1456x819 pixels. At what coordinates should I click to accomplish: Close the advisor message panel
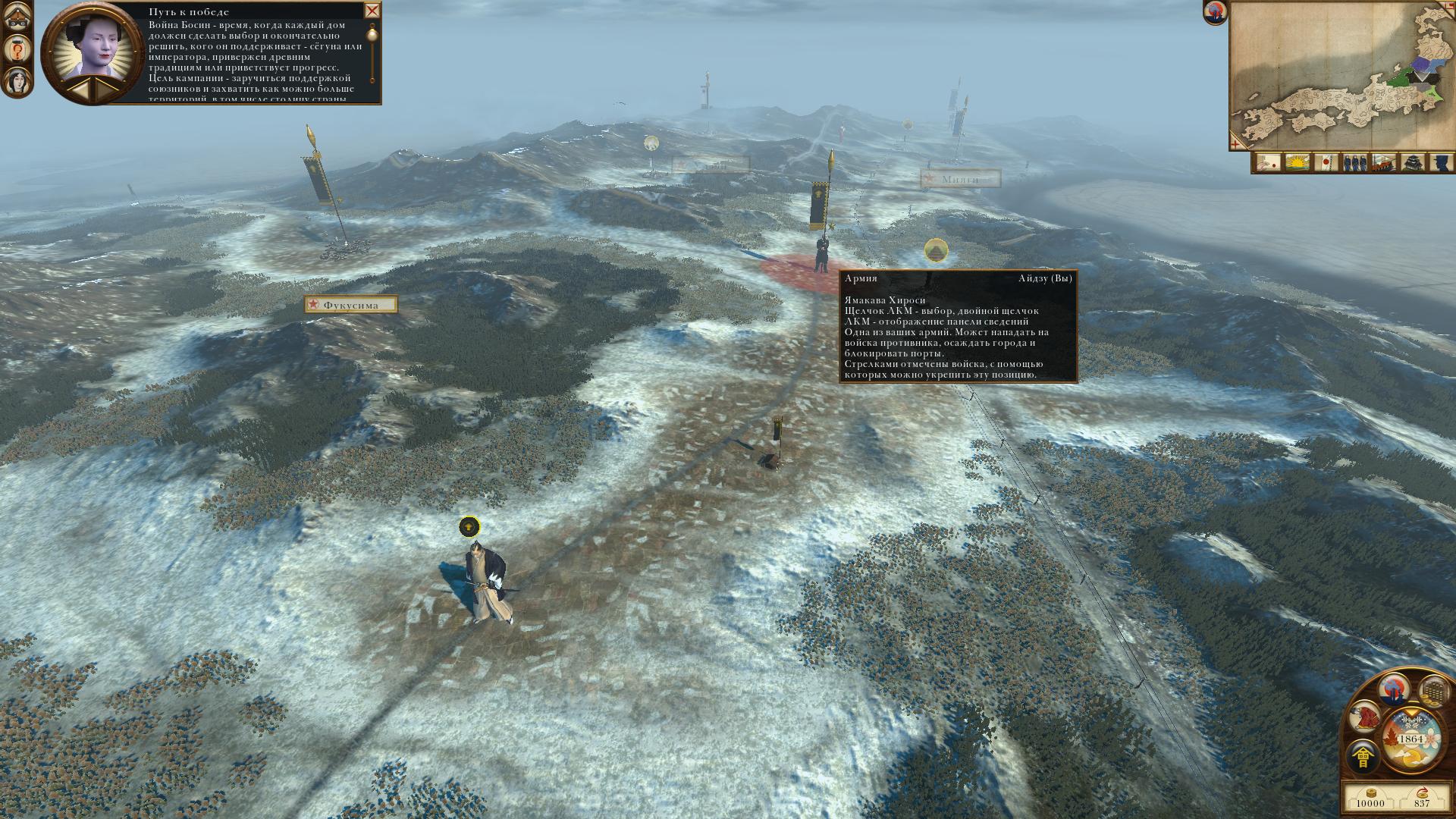pos(372,11)
